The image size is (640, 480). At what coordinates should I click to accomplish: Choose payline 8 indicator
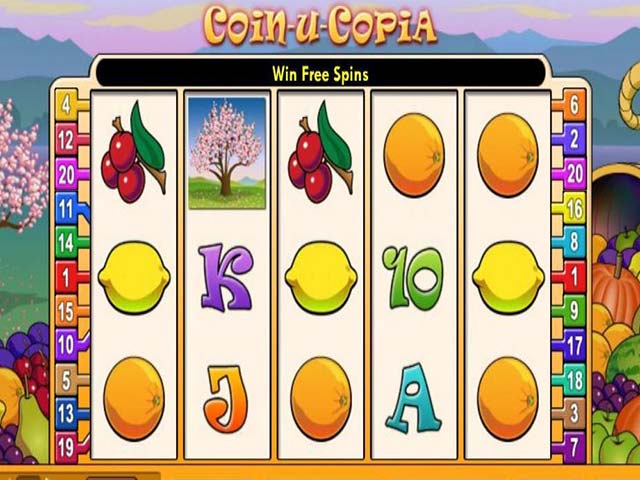574,241
